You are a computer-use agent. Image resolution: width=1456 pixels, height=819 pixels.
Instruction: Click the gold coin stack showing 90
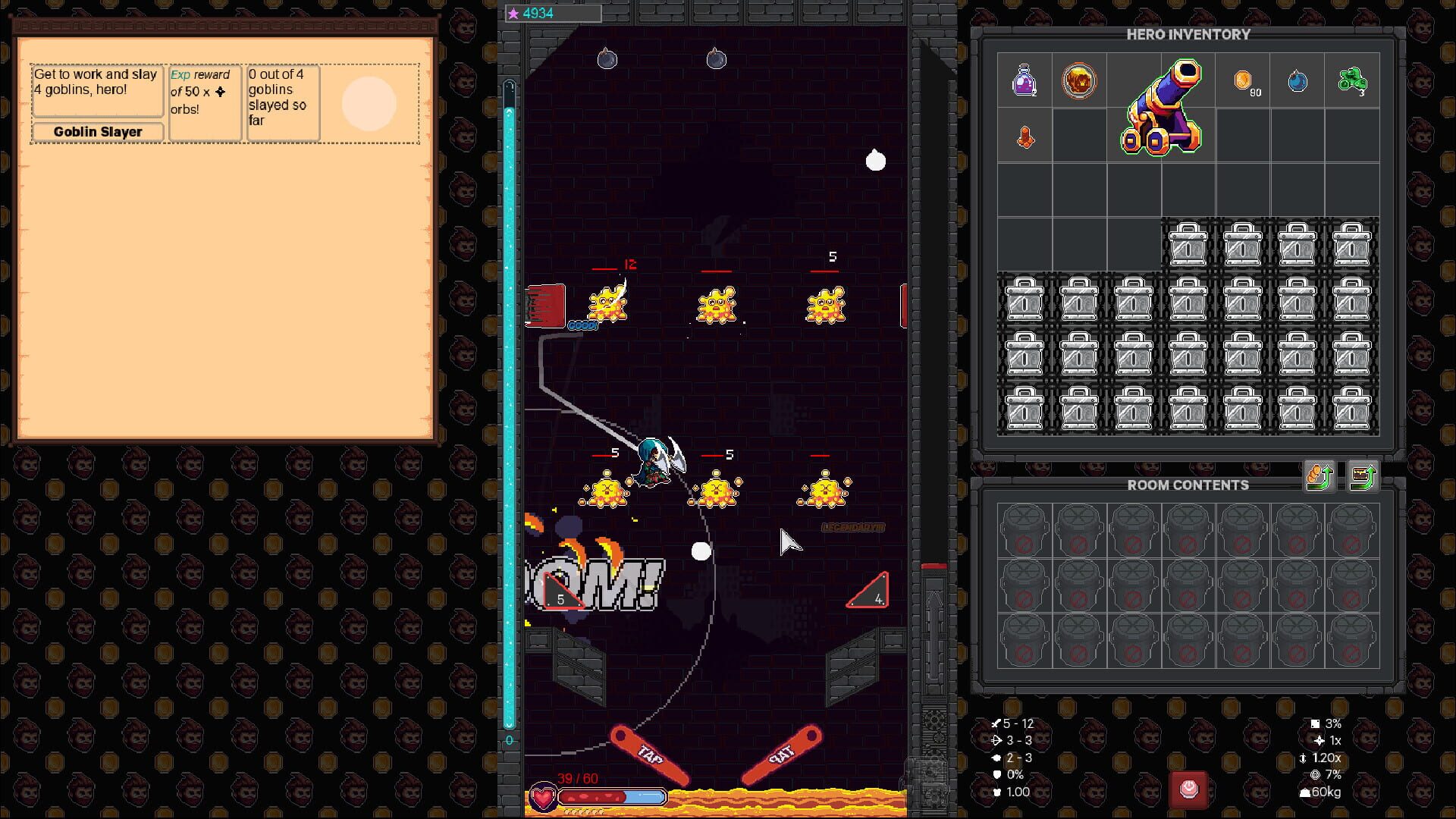point(1244,82)
